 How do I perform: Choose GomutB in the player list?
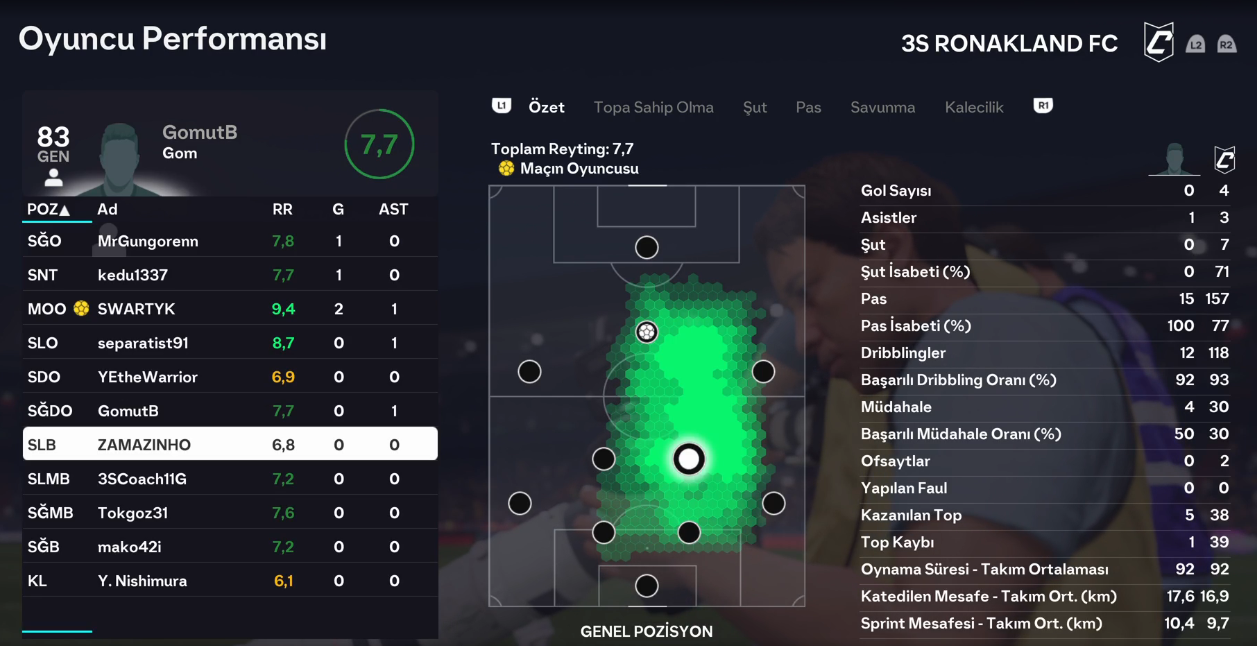point(230,411)
